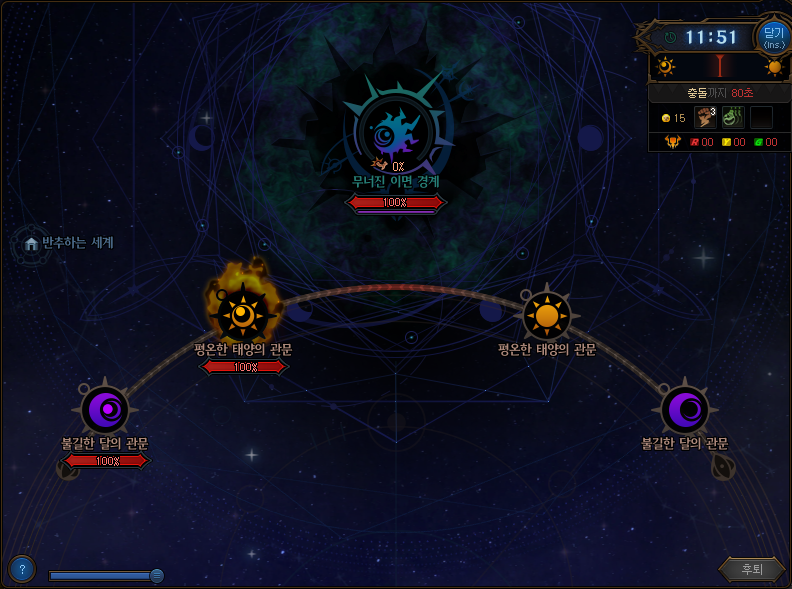Select the 무너진 이면 경계 central node
Viewport: 792px width, 589px height.
pos(395,134)
